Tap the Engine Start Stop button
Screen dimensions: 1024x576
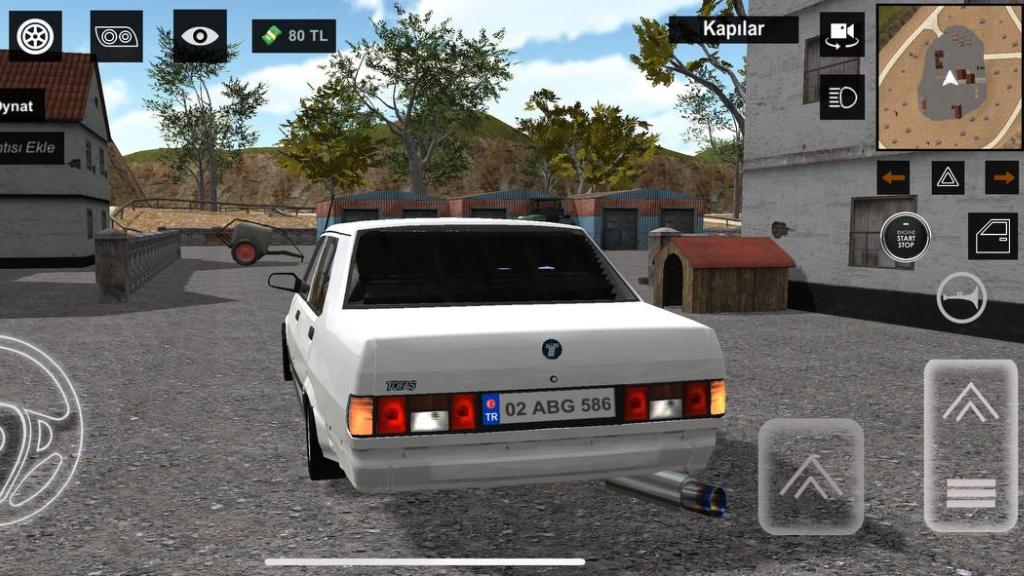[x=905, y=237]
